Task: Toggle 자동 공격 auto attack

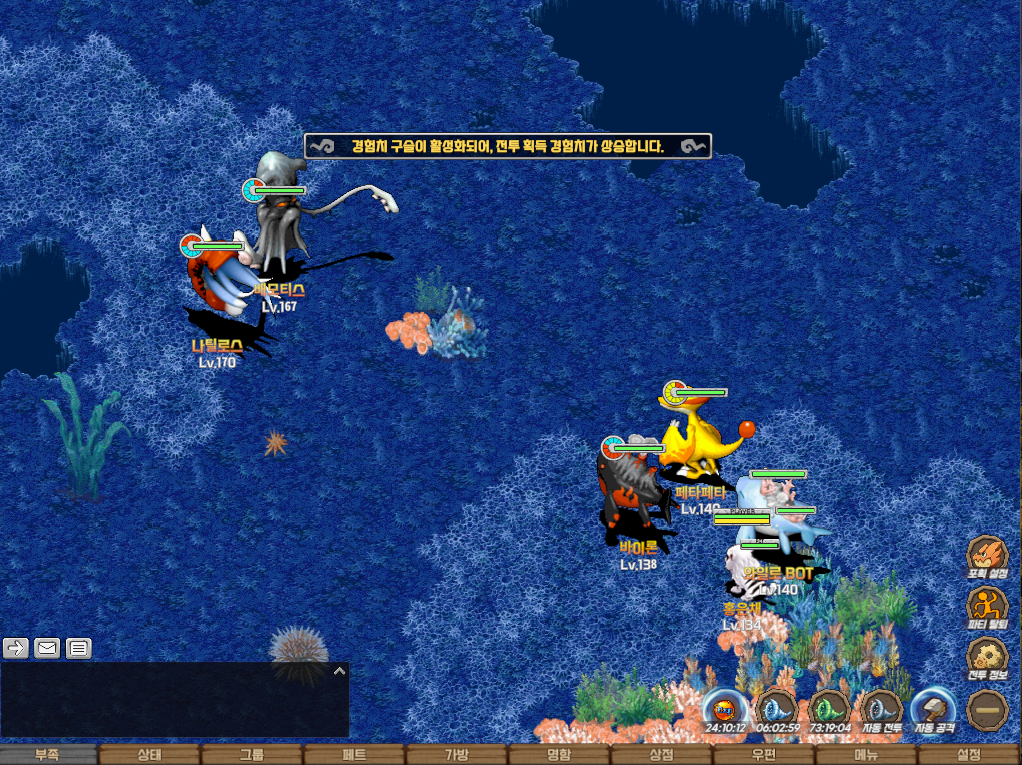Action: [934, 708]
